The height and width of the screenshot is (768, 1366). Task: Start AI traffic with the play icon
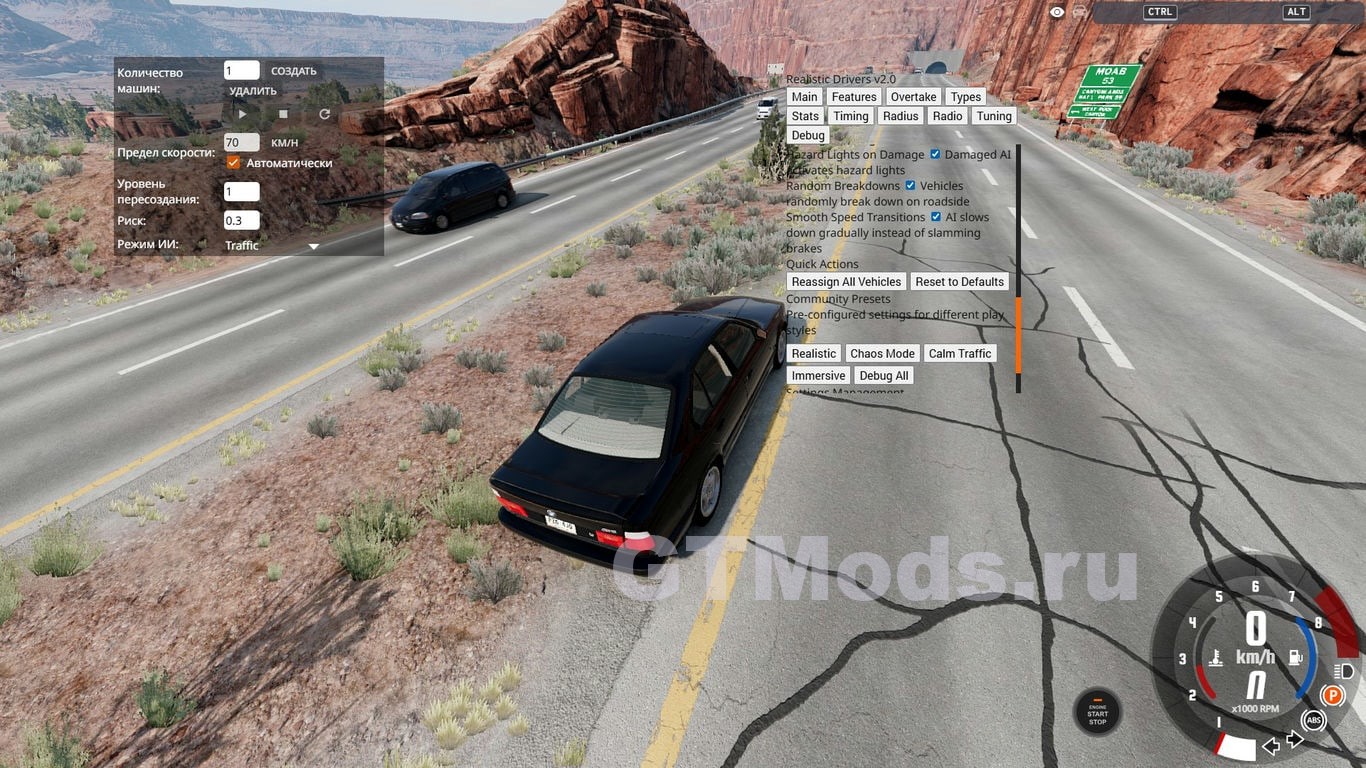click(x=242, y=115)
